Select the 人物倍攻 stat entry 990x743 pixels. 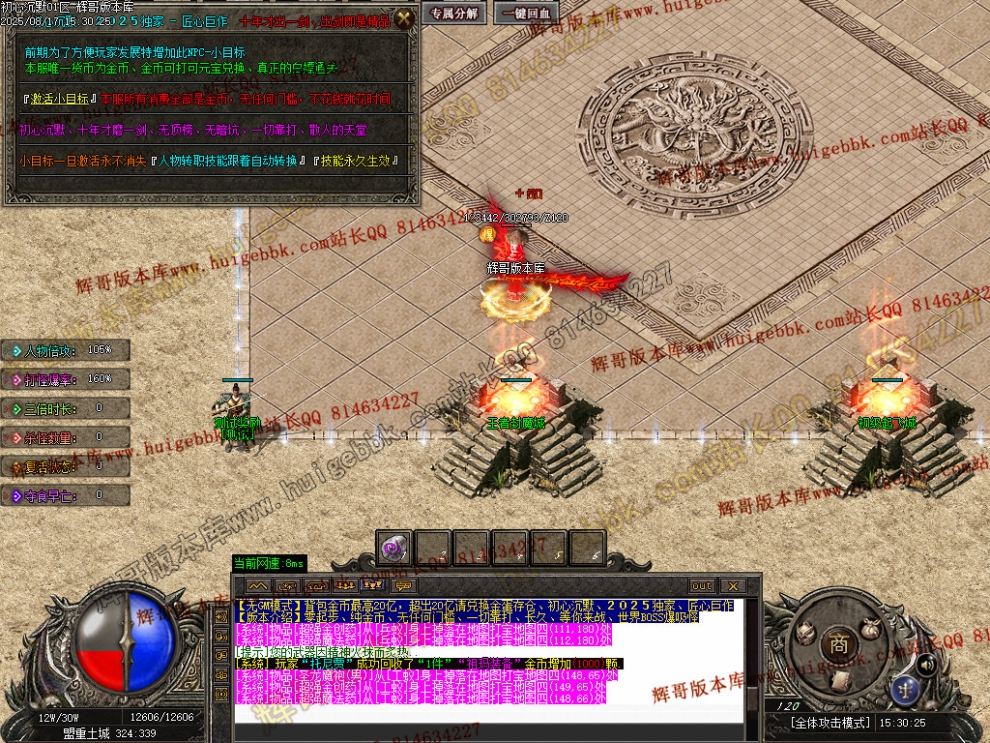pos(56,351)
